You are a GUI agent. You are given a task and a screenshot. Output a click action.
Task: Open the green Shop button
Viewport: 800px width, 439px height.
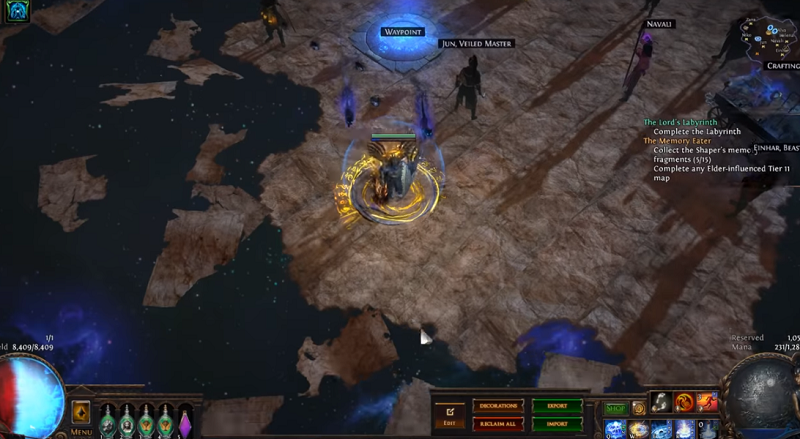point(615,408)
